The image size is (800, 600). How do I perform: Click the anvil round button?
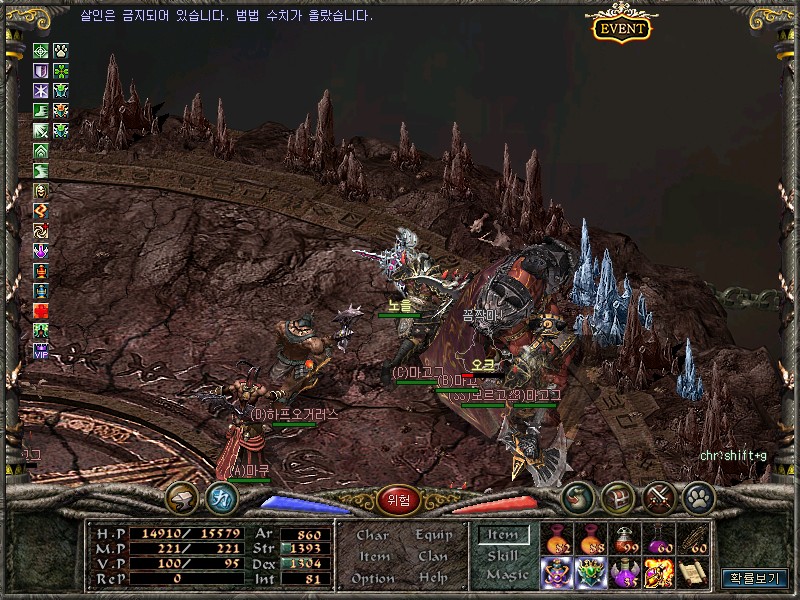coord(182,496)
